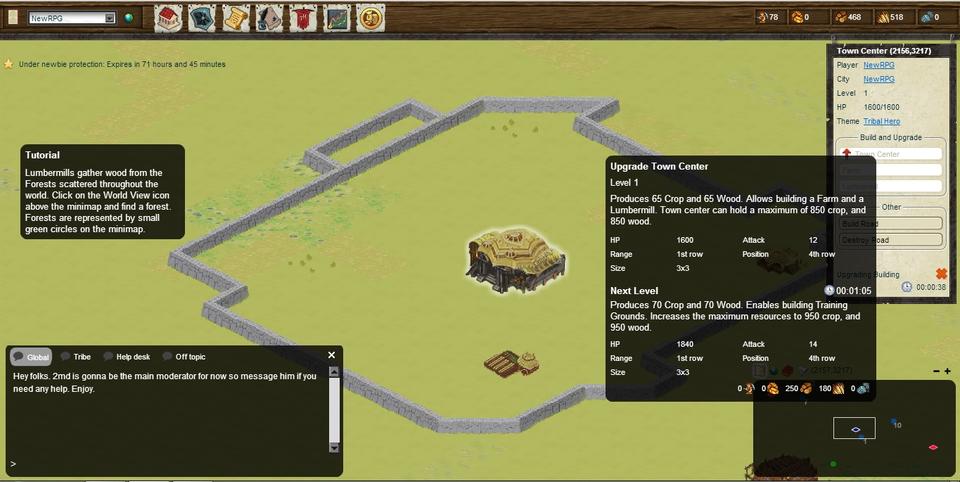Open the blue shield toolbar icon
The image size is (960, 482).
[x=201, y=17]
